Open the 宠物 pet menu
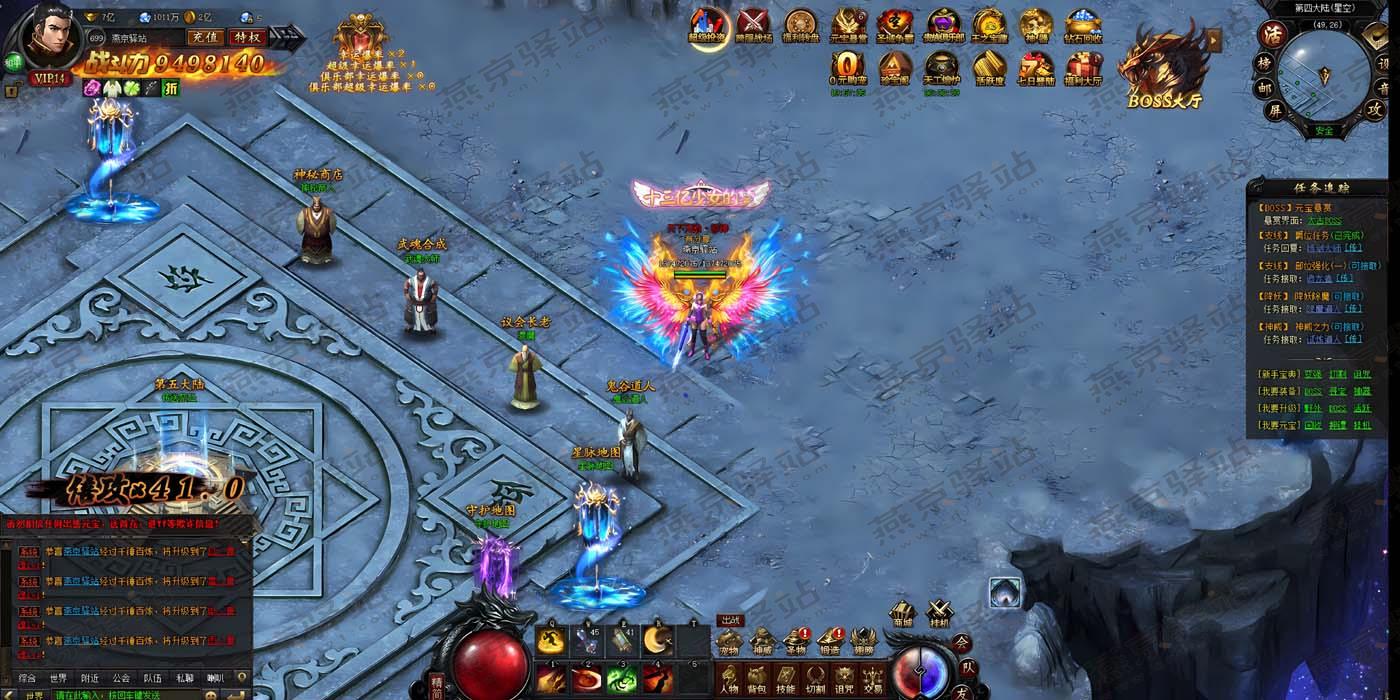Screen dimensions: 1400x700 coord(729,641)
